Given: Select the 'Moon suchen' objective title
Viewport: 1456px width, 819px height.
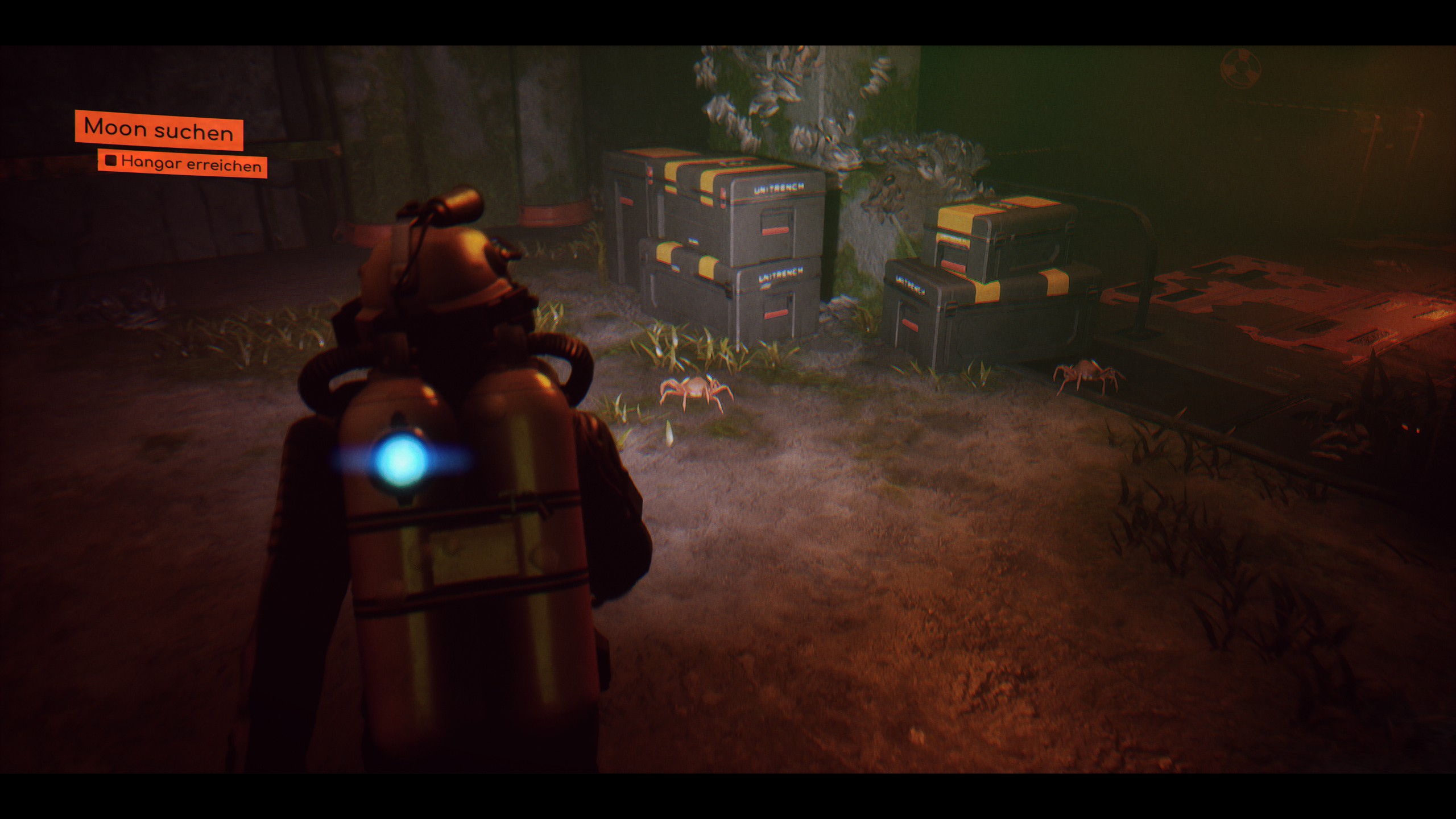Looking at the screenshot, I should (159, 130).
